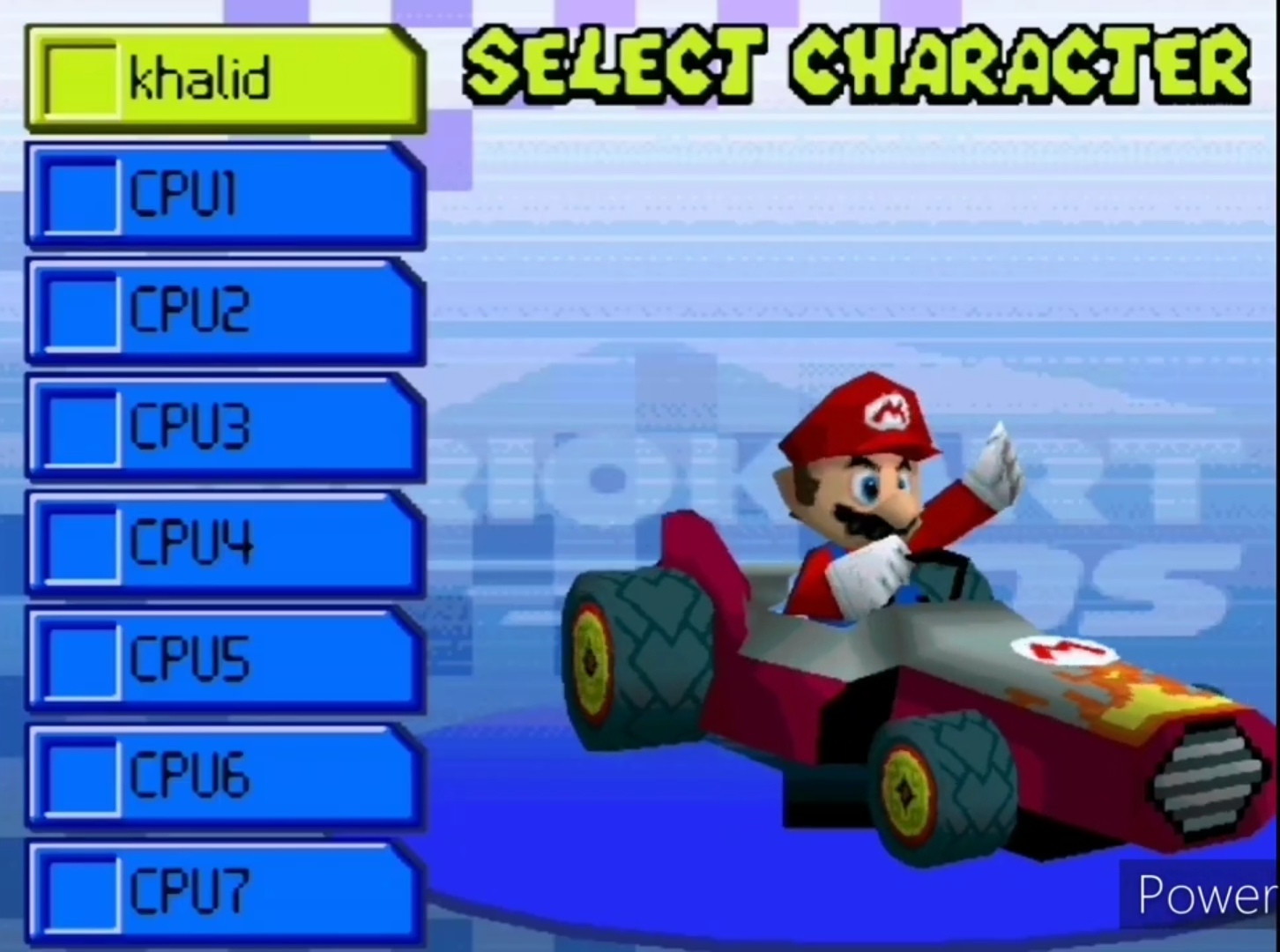This screenshot has height=952, width=1280.
Task: Switch to the khalid player entry
Action: click(x=225, y=79)
